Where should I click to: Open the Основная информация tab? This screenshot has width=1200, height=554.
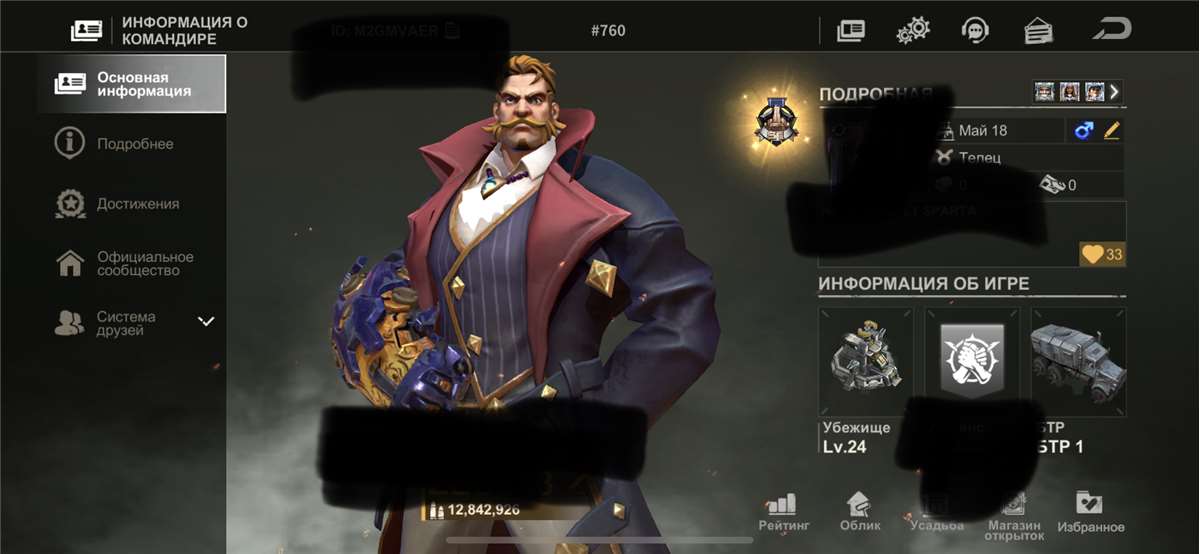132,84
